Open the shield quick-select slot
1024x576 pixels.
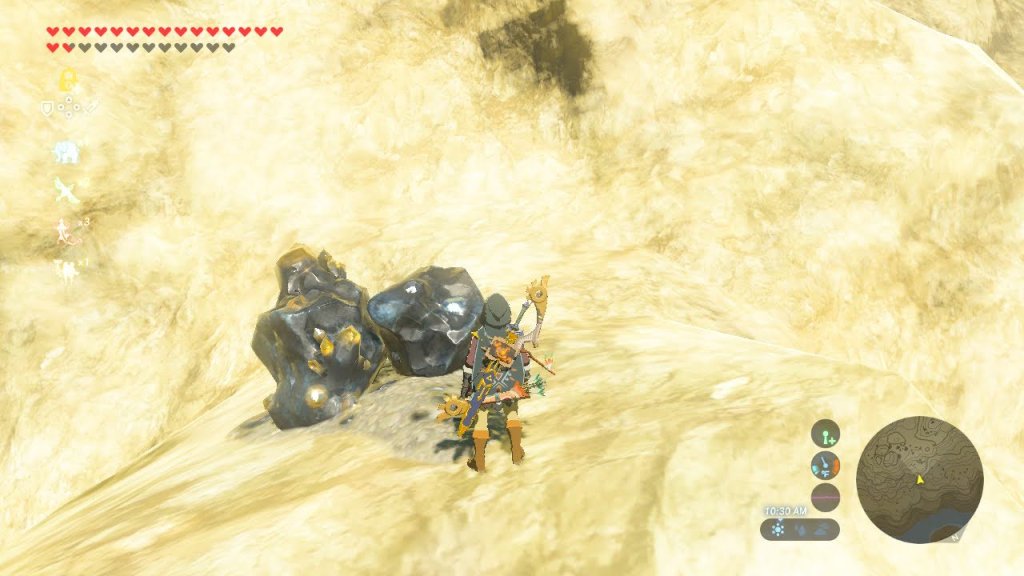pyautogui.click(x=46, y=108)
